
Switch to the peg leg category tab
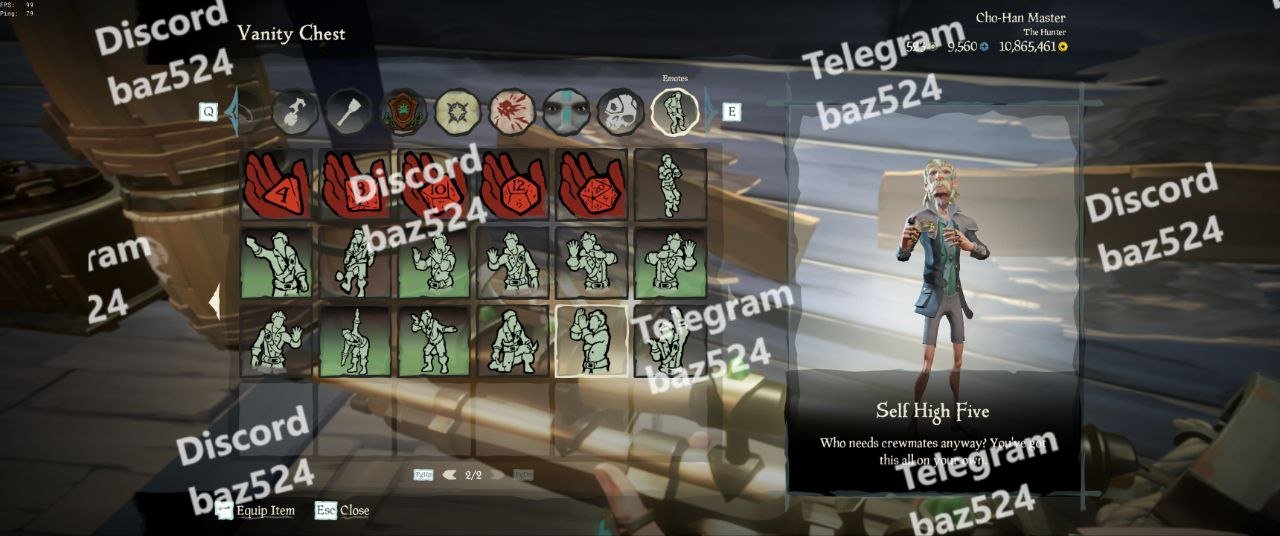pyautogui.click(x=350, y=111)
